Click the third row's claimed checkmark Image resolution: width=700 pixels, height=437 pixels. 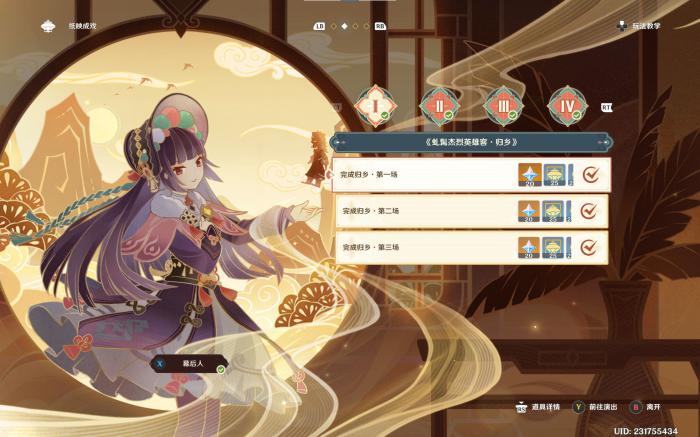point(590,247)
